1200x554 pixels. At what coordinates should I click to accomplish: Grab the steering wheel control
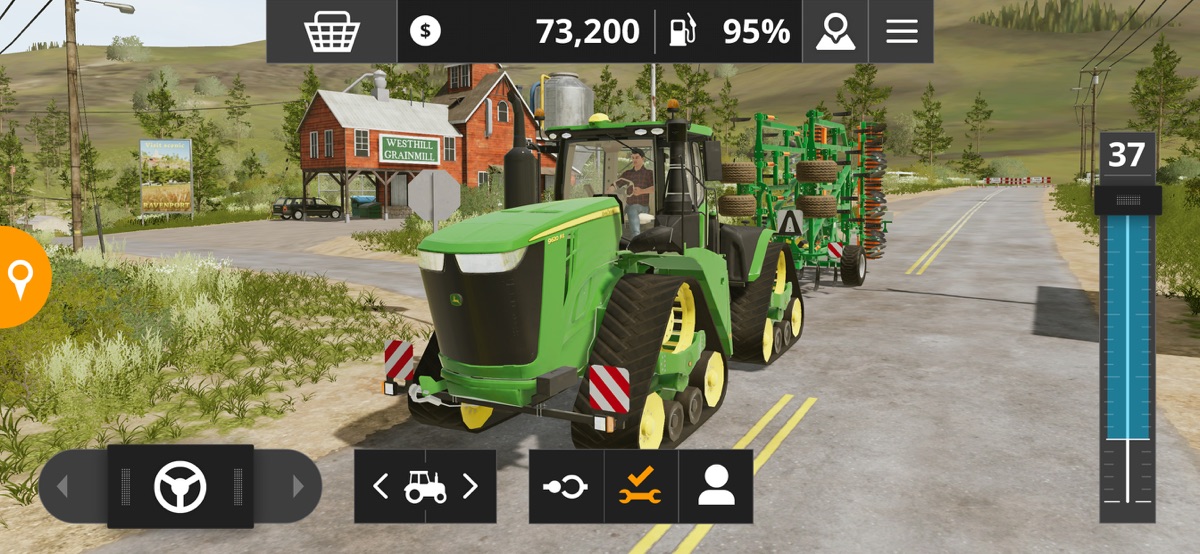(x=180, y=487)
